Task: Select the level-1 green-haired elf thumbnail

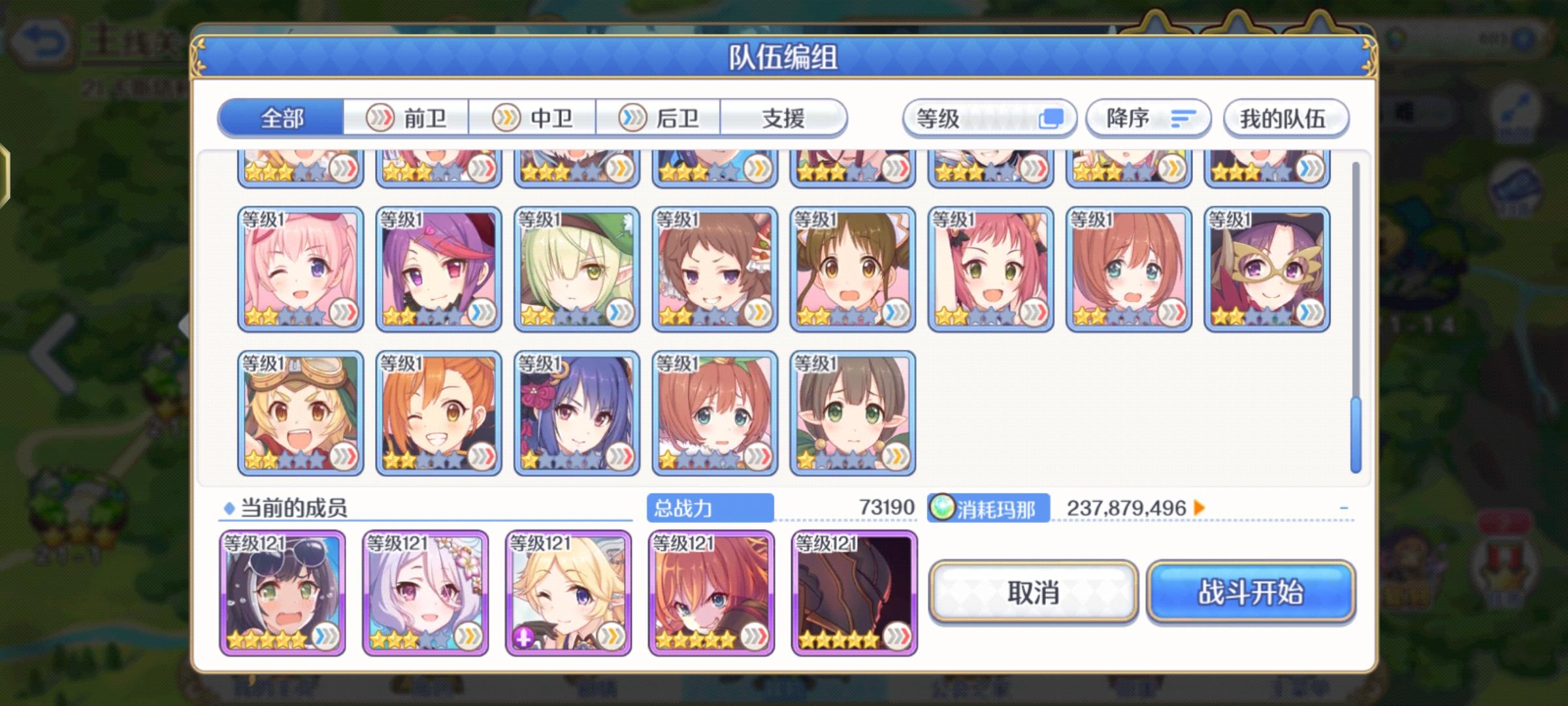Action: pyautogui.click(x=576, y=268)
